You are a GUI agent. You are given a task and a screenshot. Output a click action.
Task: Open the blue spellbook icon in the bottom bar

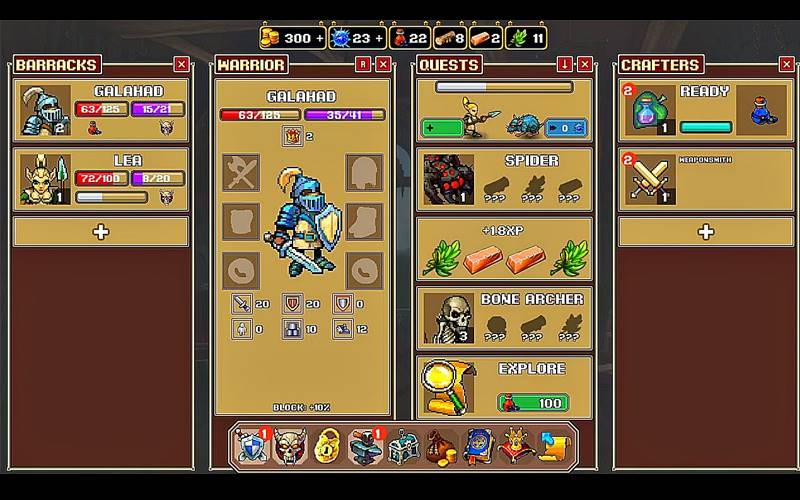click(x=478, y=446)
